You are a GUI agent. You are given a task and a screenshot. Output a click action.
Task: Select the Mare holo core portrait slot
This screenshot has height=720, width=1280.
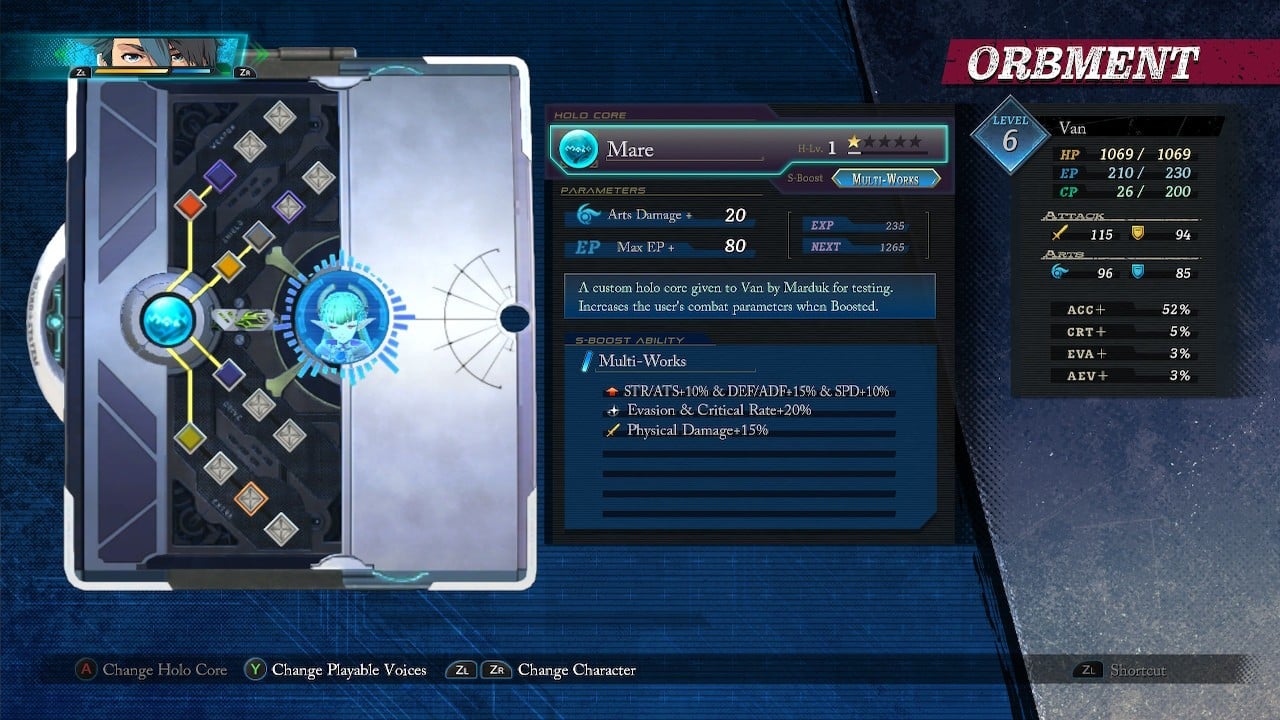pos(340,319)
